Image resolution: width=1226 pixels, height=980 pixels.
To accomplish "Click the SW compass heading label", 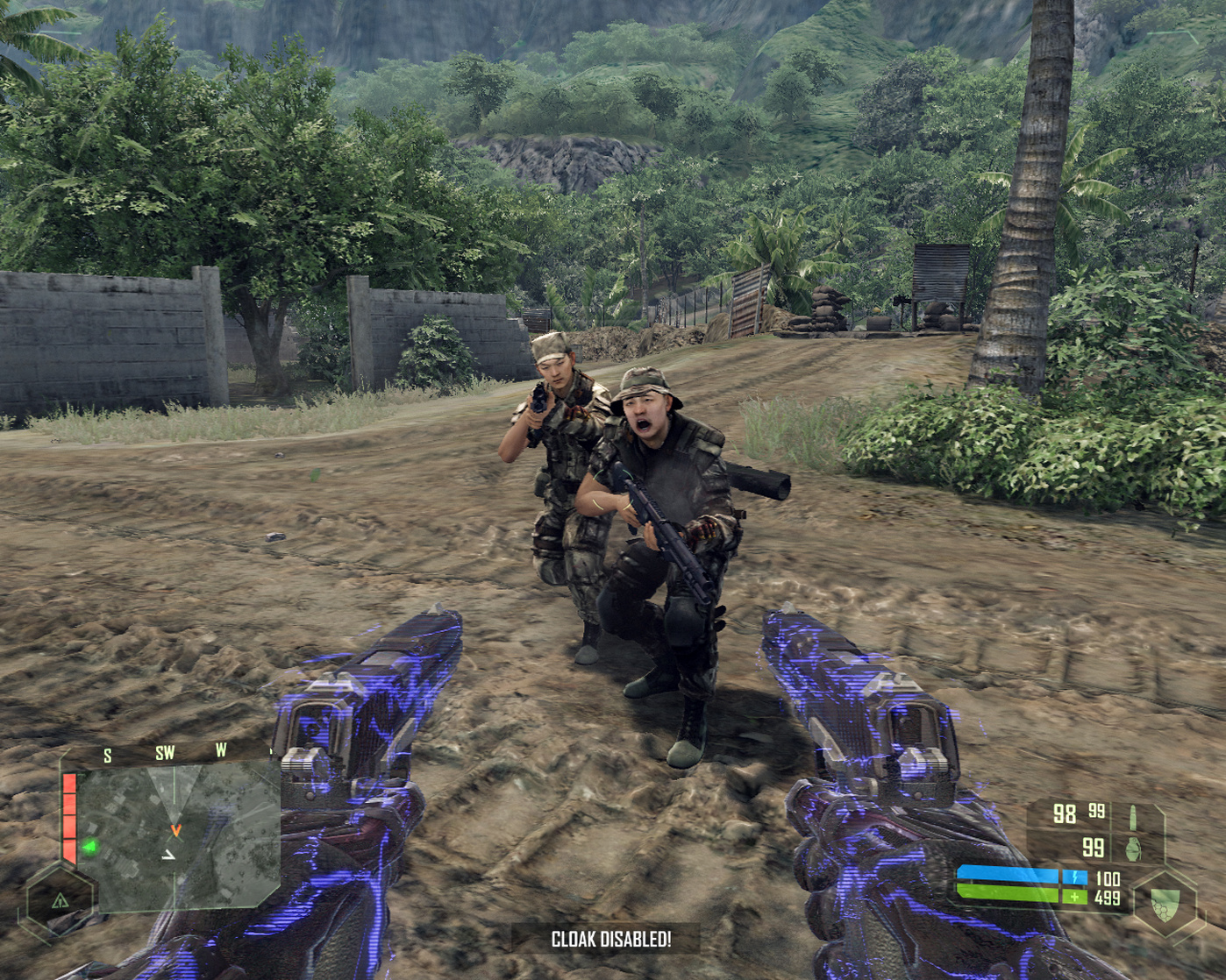I will pos(165,753).
